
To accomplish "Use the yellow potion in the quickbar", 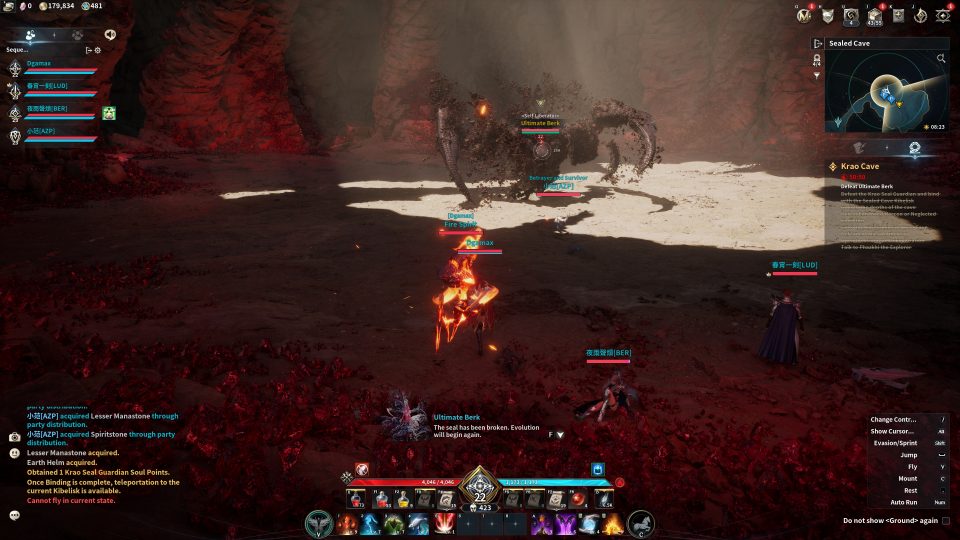I will point(402,498).
